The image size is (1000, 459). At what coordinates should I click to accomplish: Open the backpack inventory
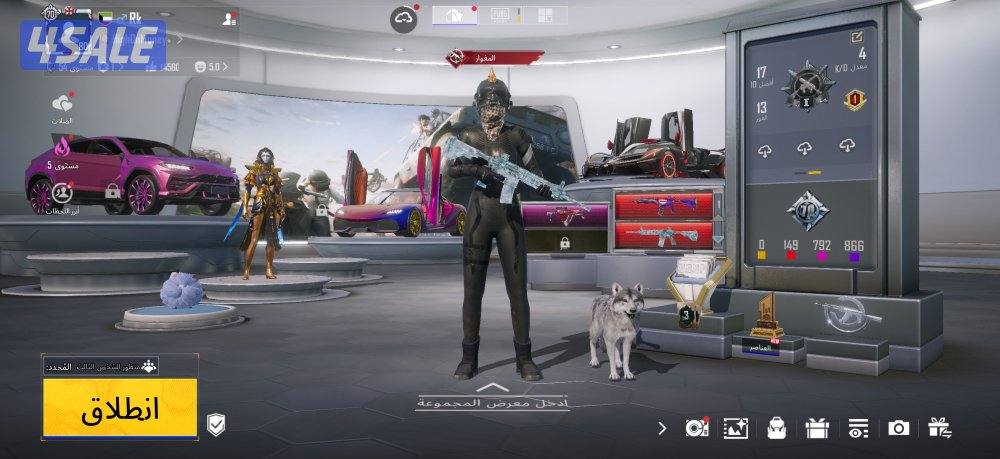(776, 428)
